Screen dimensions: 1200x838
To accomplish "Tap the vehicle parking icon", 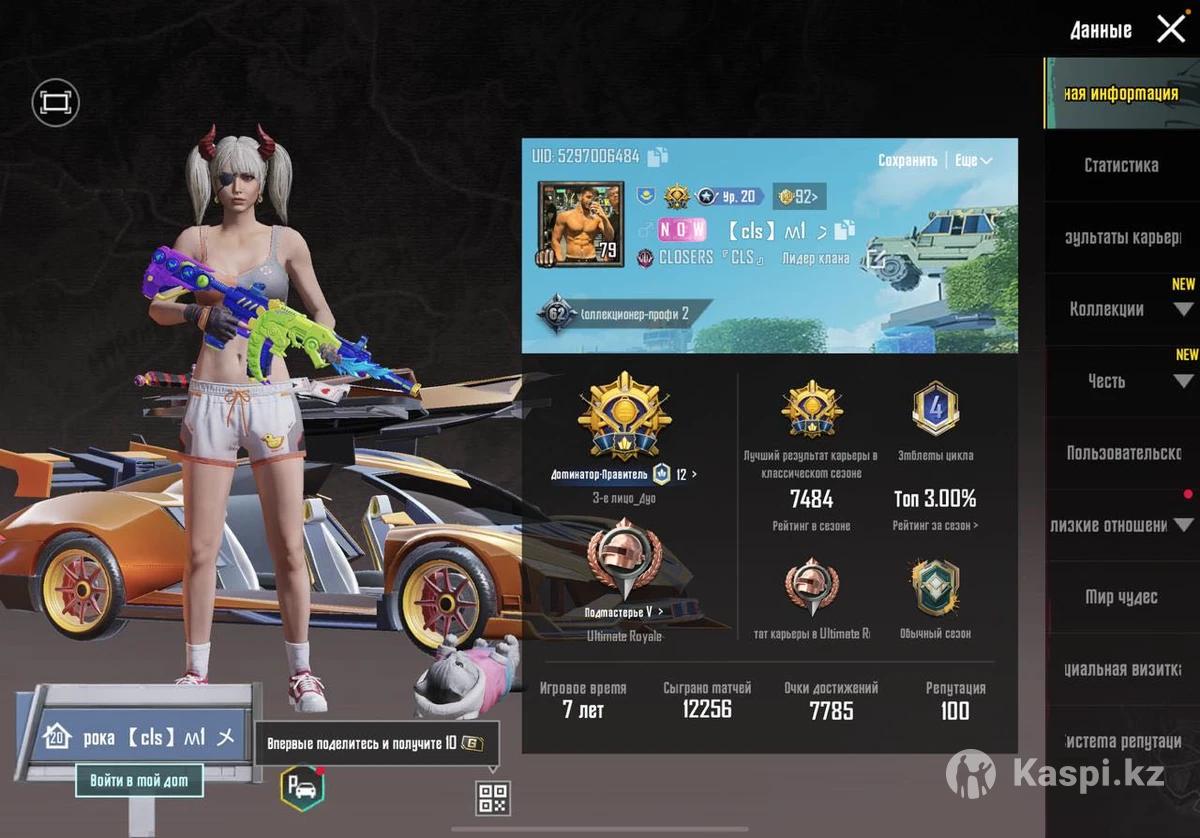I will pos(301,788).
